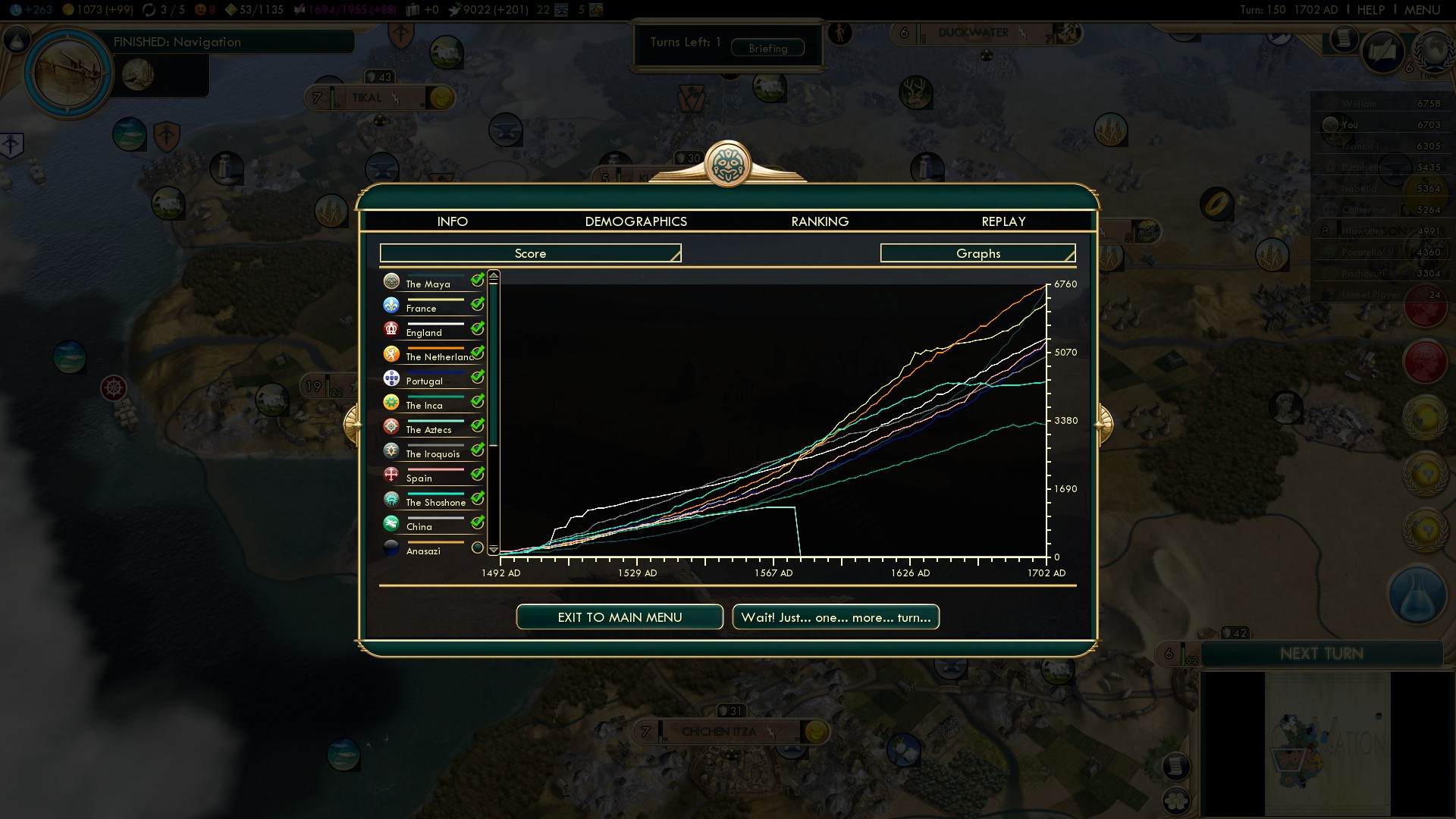Open the Briefing button
Viewport: 1456px width, 819px height.
(767, 48)
